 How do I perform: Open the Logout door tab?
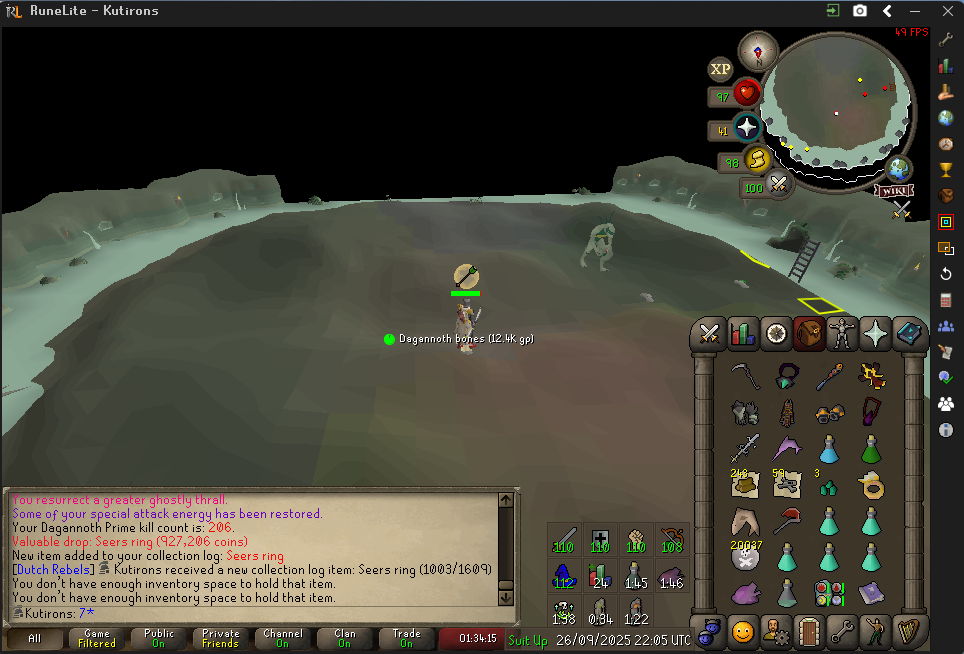click(x=809, y=632)
